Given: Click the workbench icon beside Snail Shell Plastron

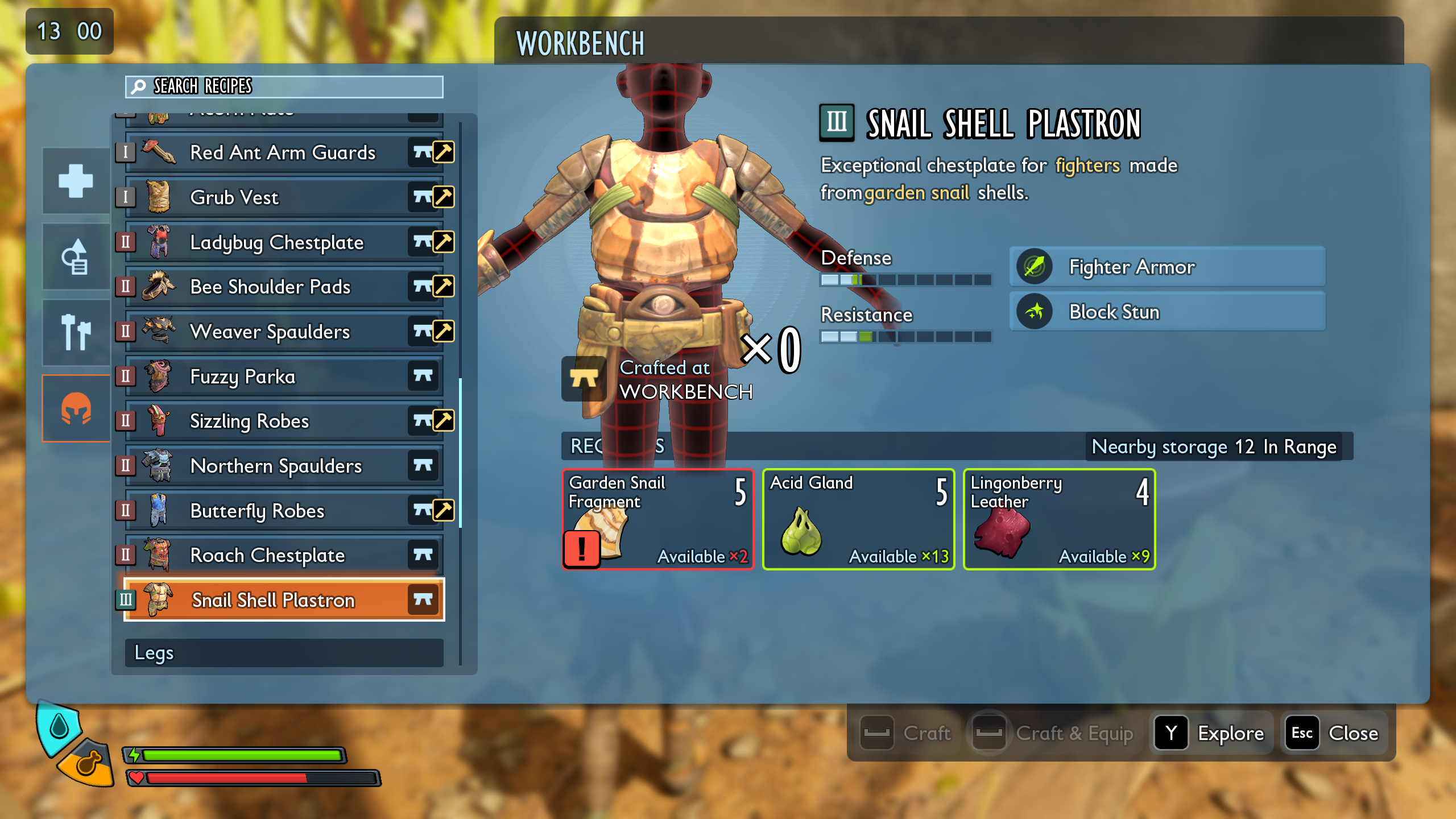Looking at the screenshot, I should point(424,599).
